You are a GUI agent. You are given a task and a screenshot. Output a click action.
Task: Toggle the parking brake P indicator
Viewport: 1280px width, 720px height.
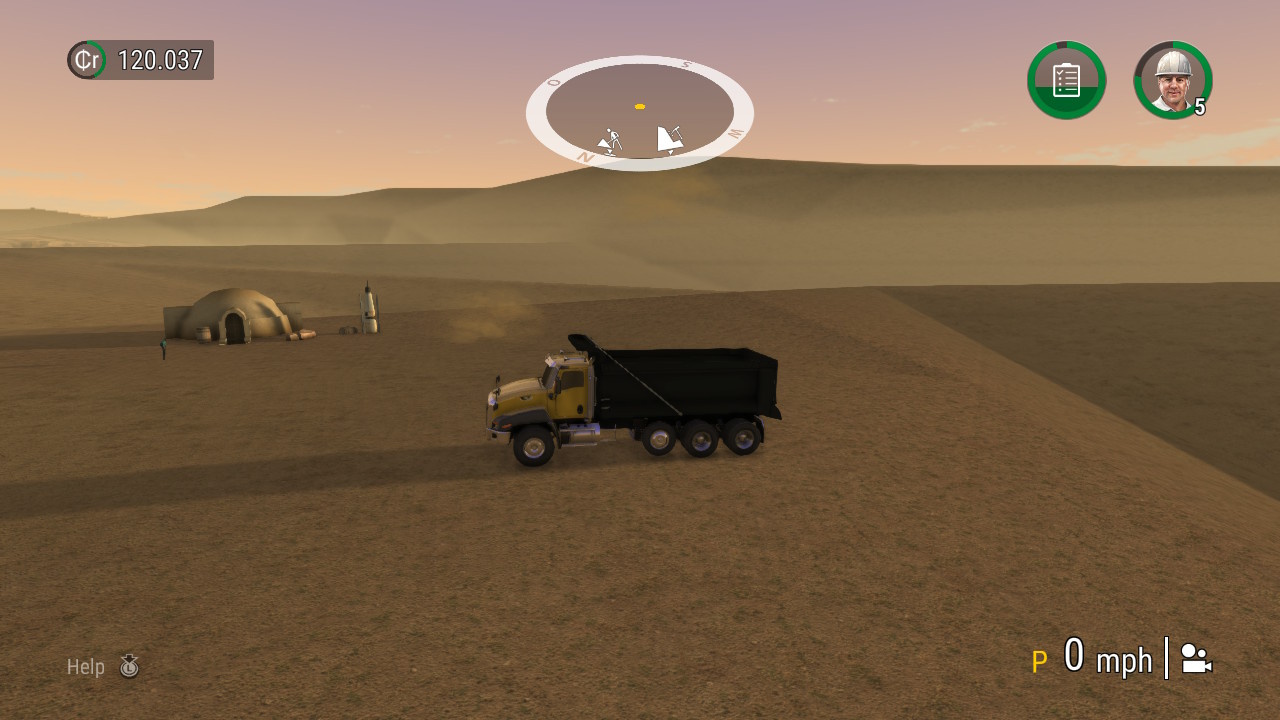click(1040, 659)
